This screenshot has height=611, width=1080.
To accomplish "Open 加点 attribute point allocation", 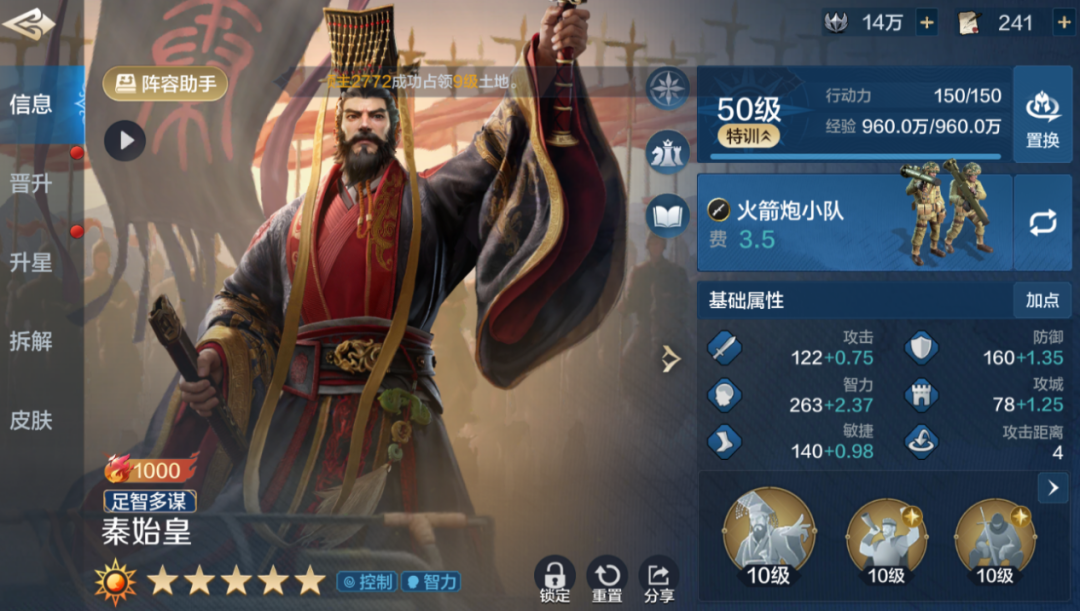I will pyautogui.click(x=1042, y=300).
